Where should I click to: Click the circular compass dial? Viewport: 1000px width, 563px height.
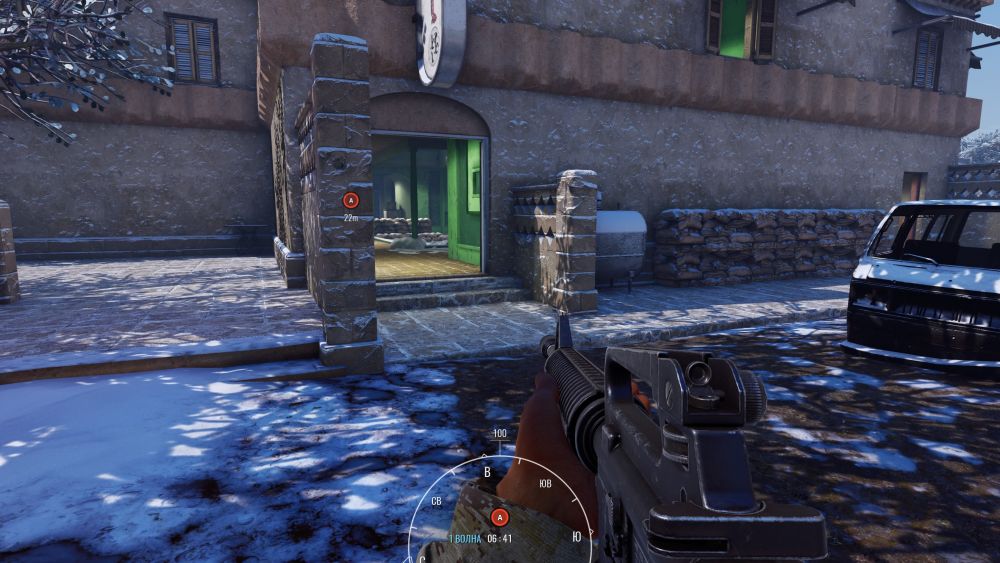[500, 500]
